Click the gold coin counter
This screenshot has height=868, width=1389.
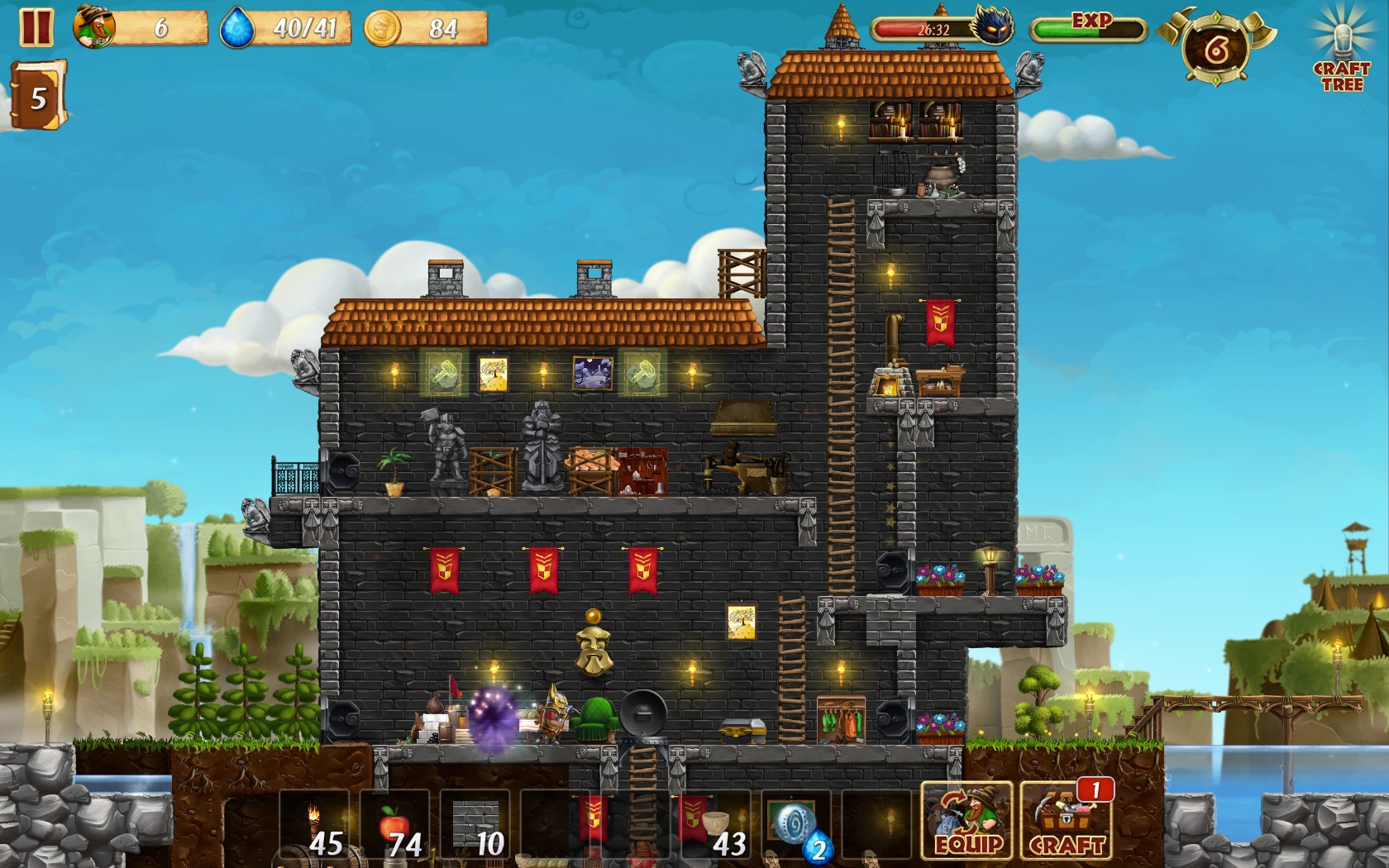pos(426,28)
